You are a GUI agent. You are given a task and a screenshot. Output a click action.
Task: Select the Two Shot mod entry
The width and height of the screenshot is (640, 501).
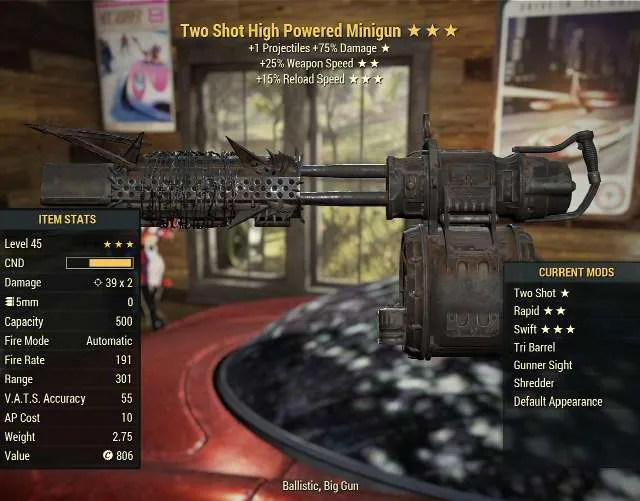(x=541, y=293)
